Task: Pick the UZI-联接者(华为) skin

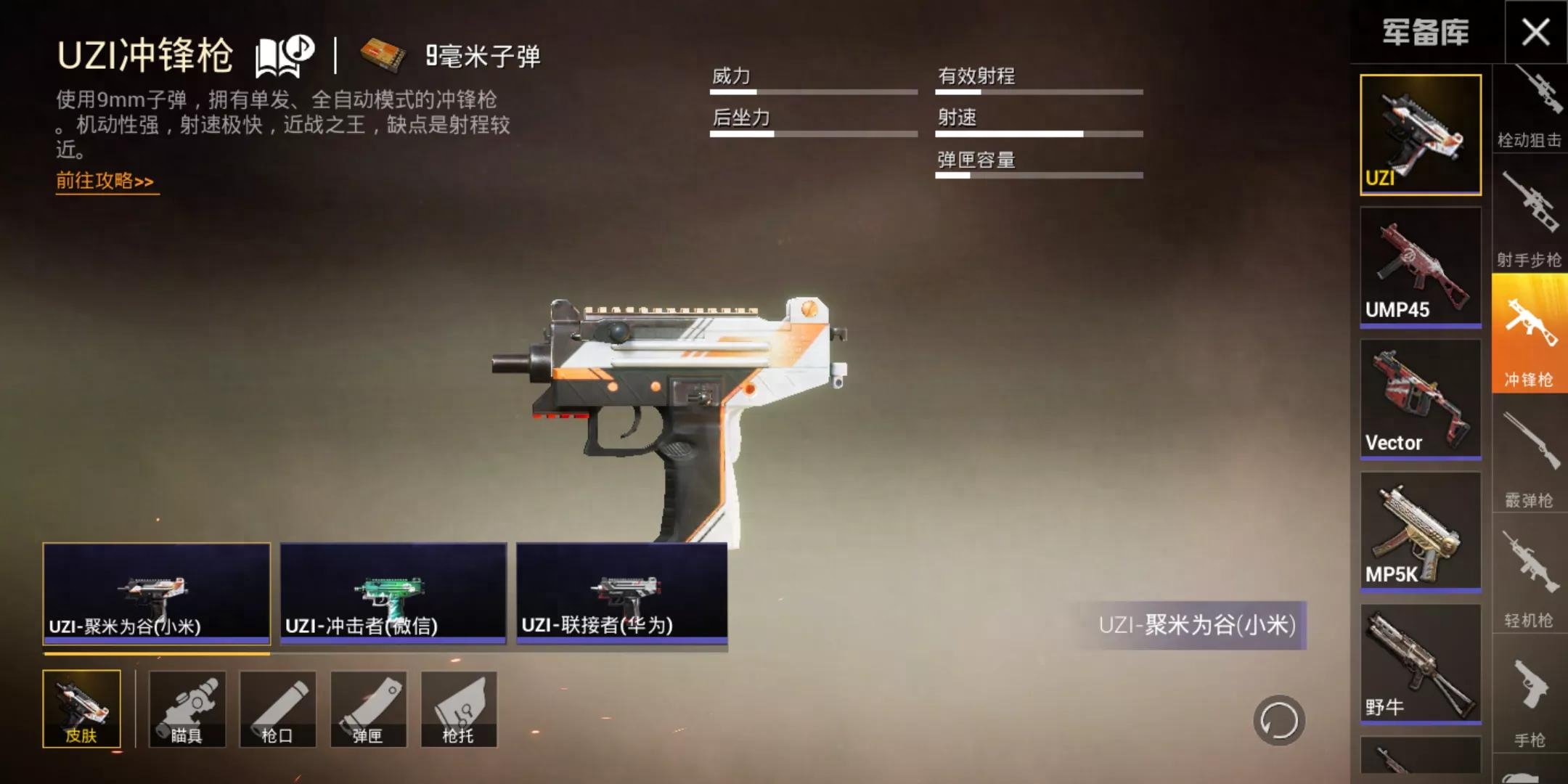Action: tap(621, 593)
